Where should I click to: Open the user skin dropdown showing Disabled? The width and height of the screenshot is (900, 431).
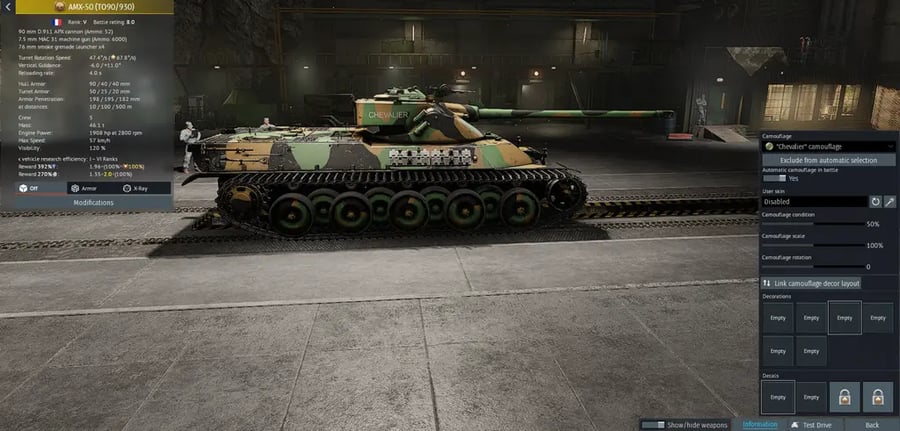click(813, 202)
